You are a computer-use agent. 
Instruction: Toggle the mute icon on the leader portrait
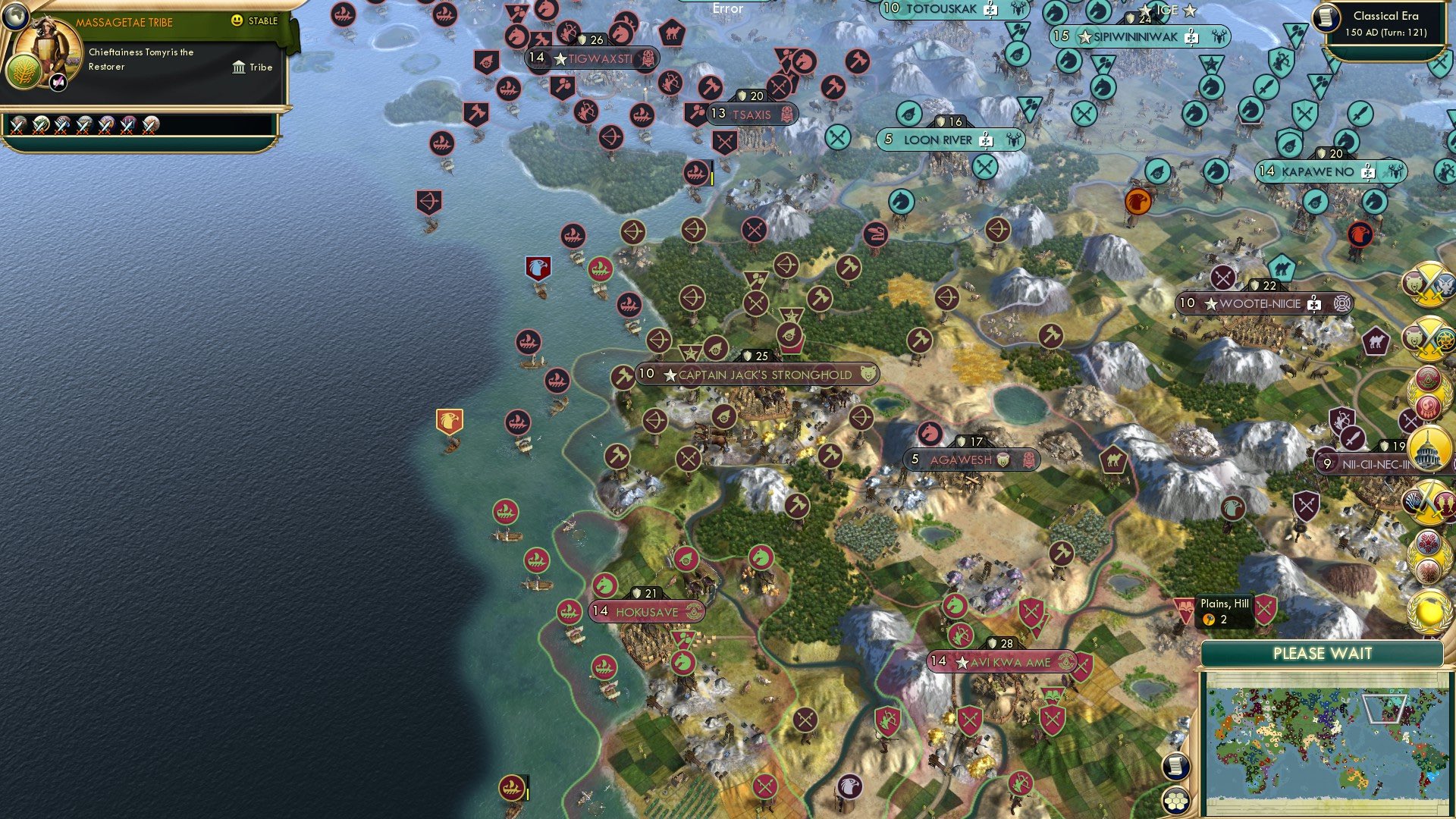pyautogui.click(x=56, y=80)
